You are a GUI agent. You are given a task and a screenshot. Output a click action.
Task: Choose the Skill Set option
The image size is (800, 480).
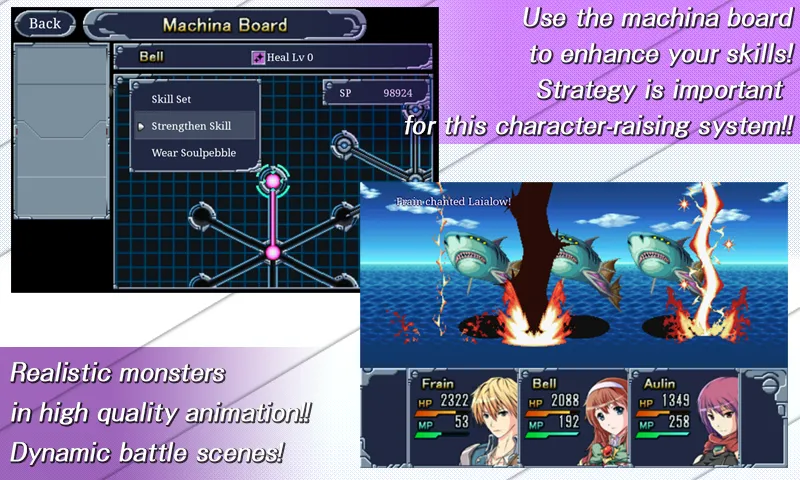[171, 99]
